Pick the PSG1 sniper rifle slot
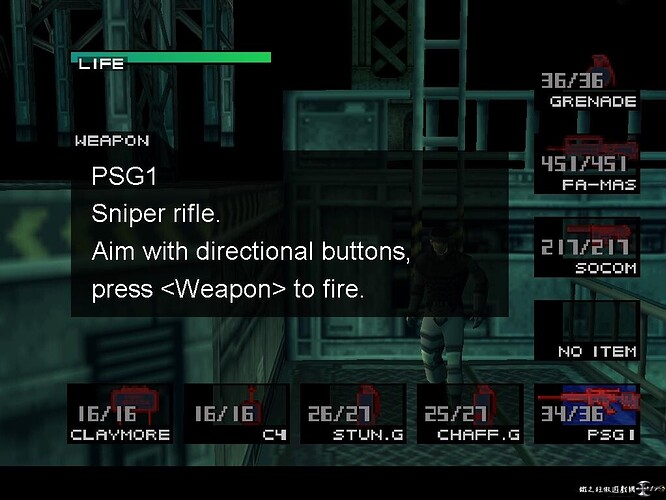 coord(587,414)
